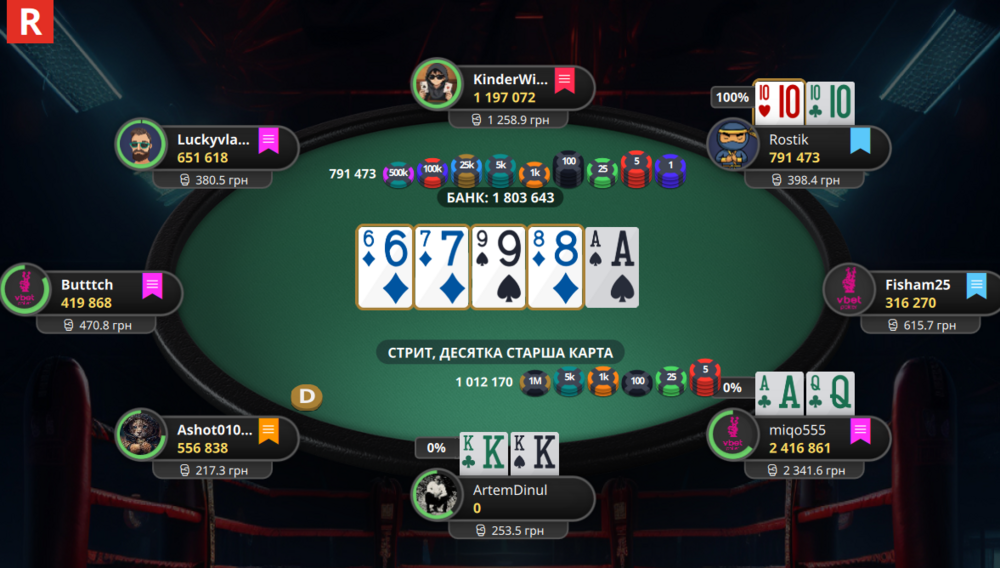Viewport: 1000px width, 568px height.
Task: Open Butttch's magenta note tag
Action: tap(152, 286)
